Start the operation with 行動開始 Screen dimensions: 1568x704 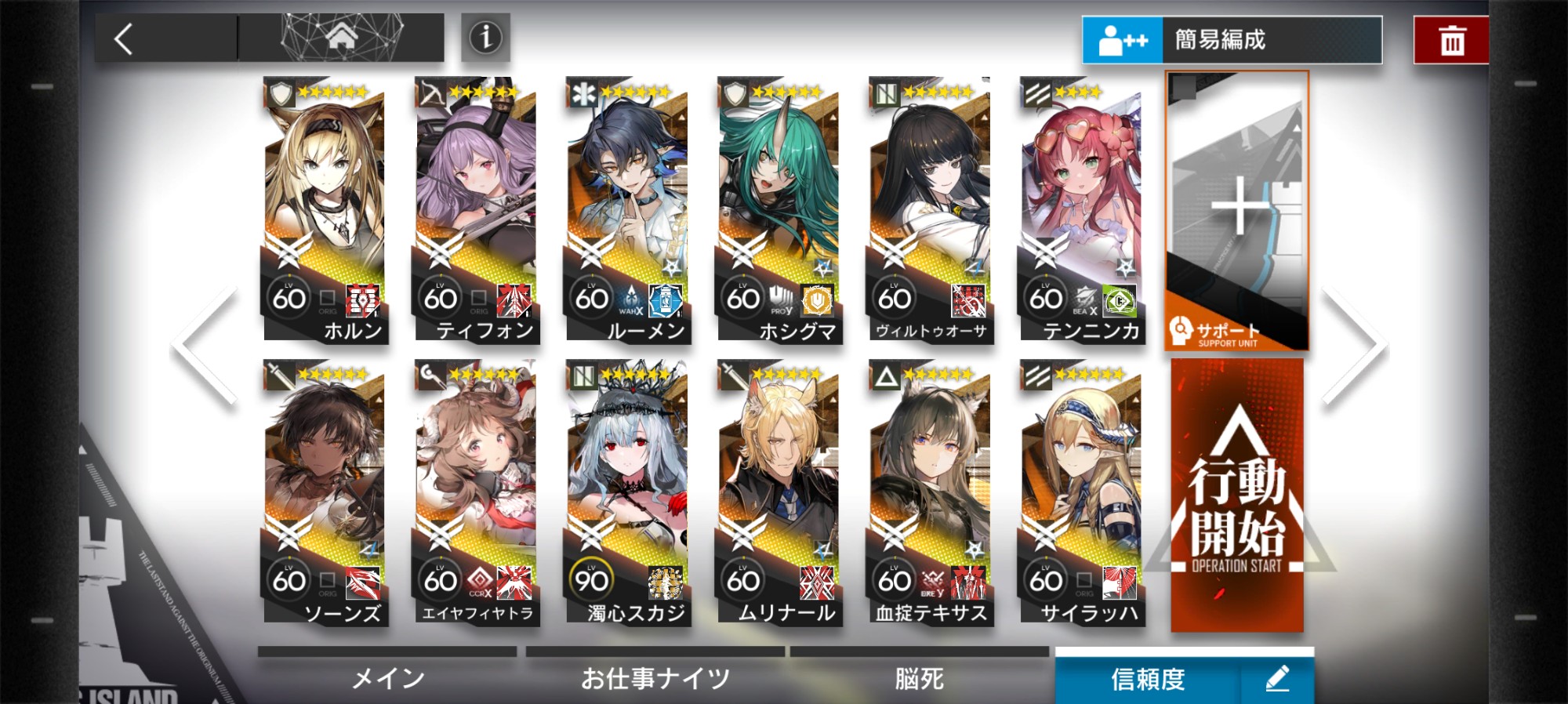1237,495
